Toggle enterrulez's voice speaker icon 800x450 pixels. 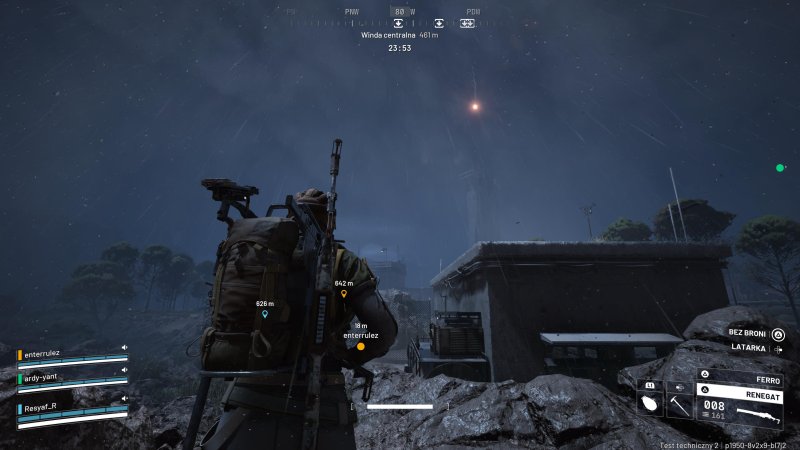point(125,348)
